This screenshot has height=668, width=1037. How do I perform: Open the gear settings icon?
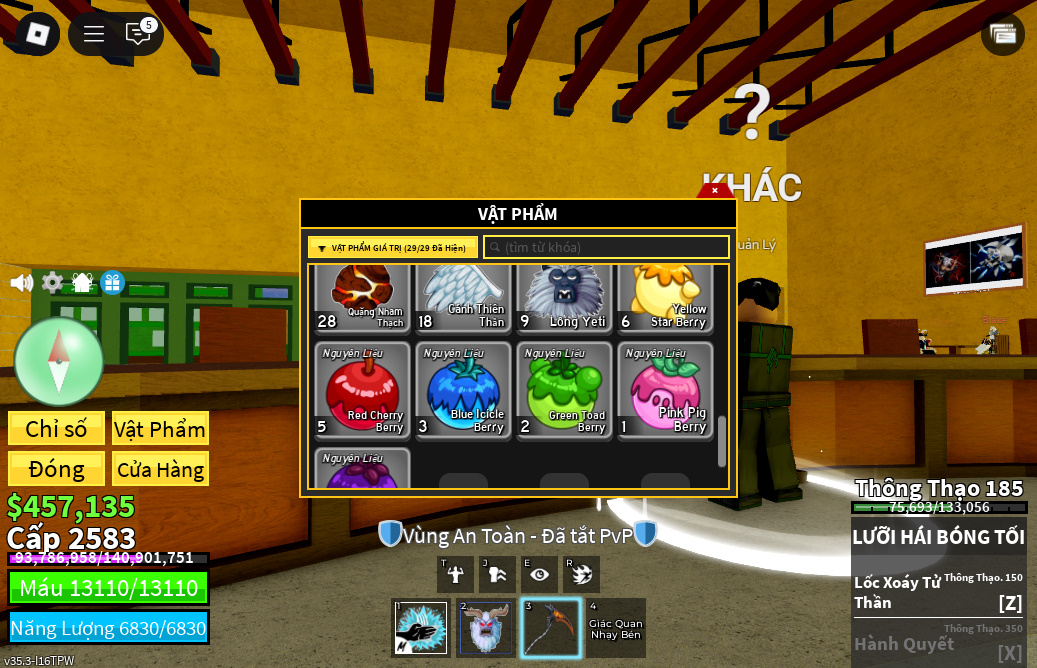point(52,283)
